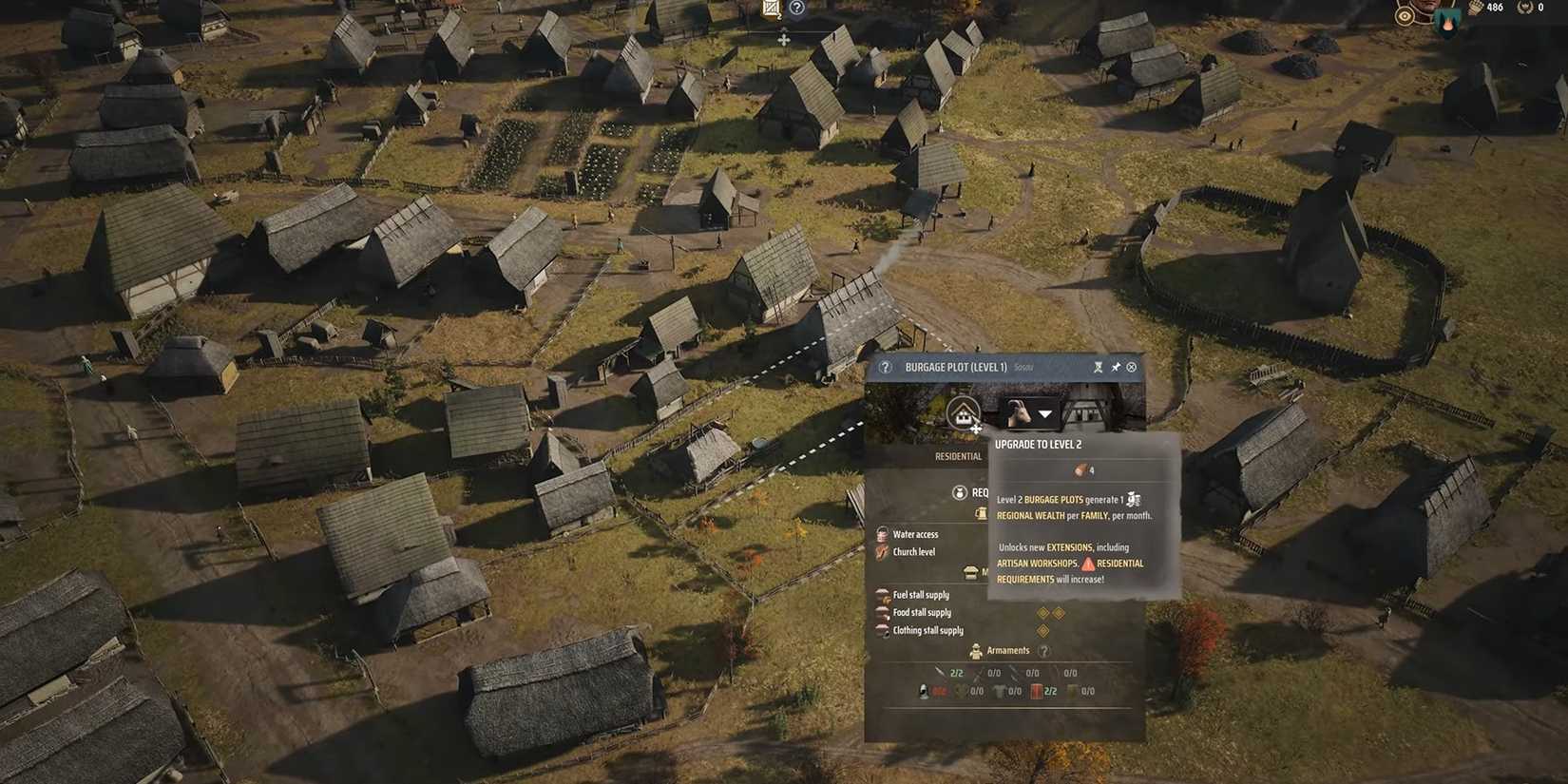Select the rightmost plot extension tab
The height and width of the screenshot is (784, 1568).
[1083, 411]
